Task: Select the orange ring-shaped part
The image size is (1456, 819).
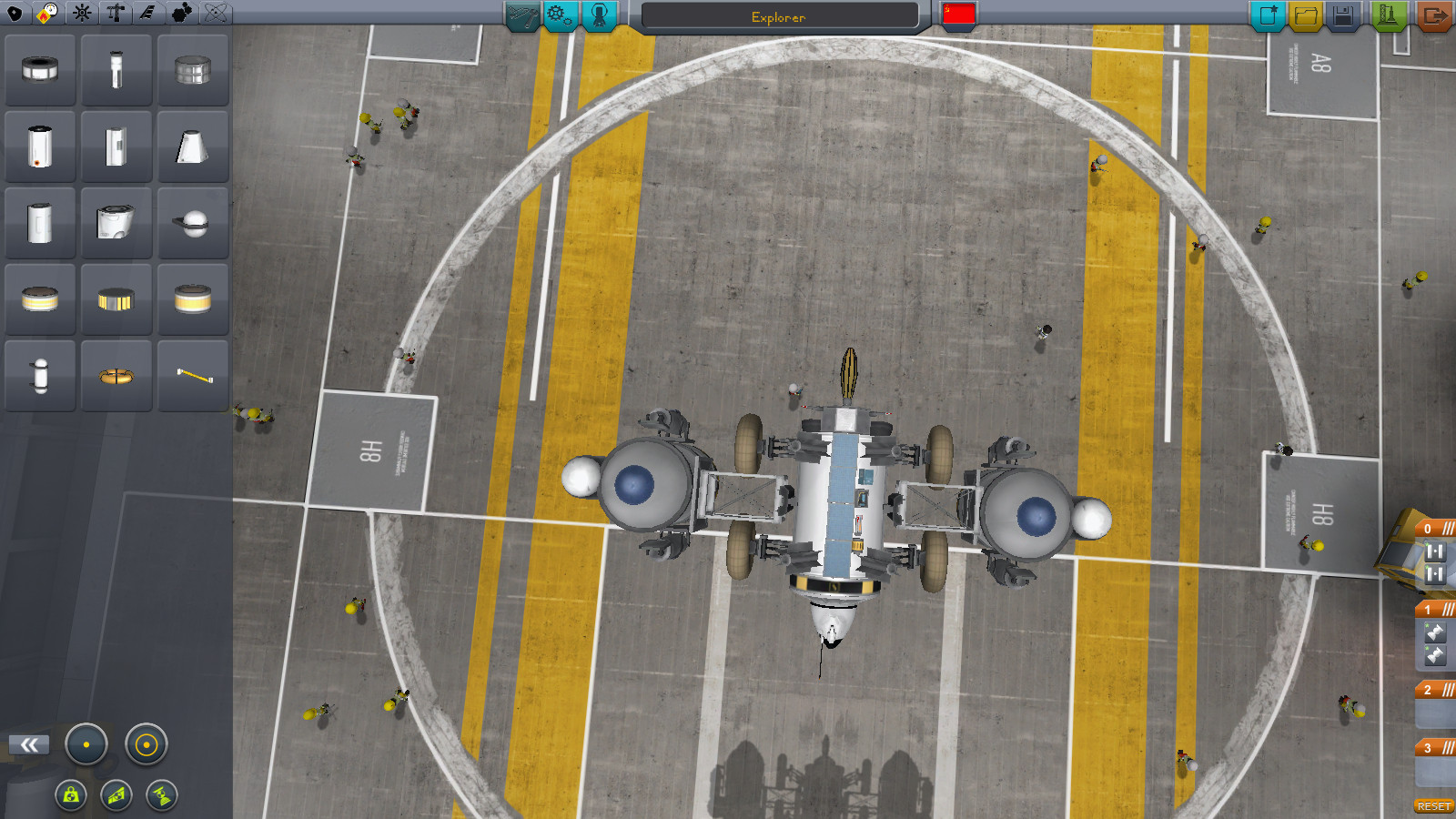Action: click(116, 375)
